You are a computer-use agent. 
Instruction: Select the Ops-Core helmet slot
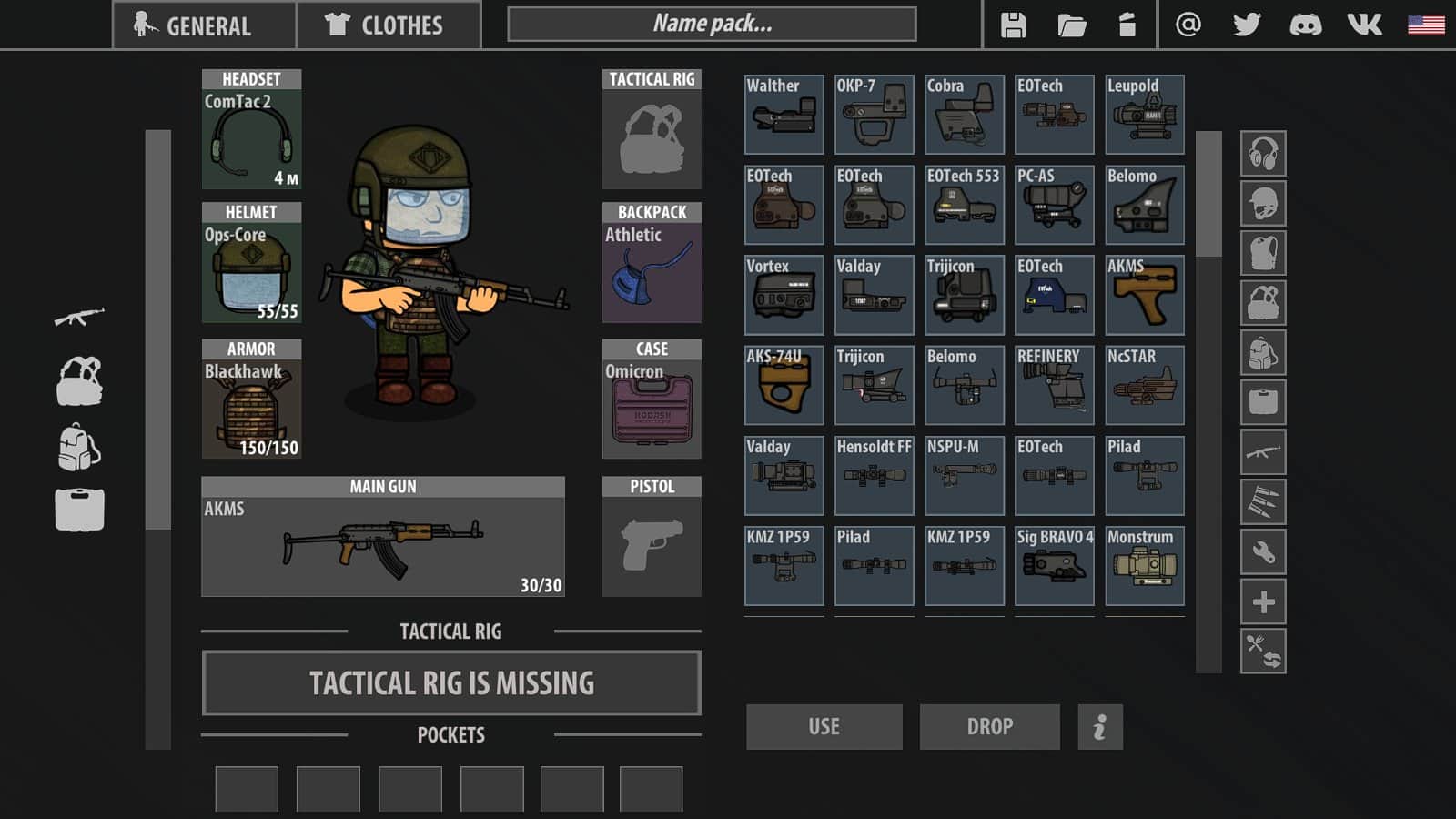(251, 263)
